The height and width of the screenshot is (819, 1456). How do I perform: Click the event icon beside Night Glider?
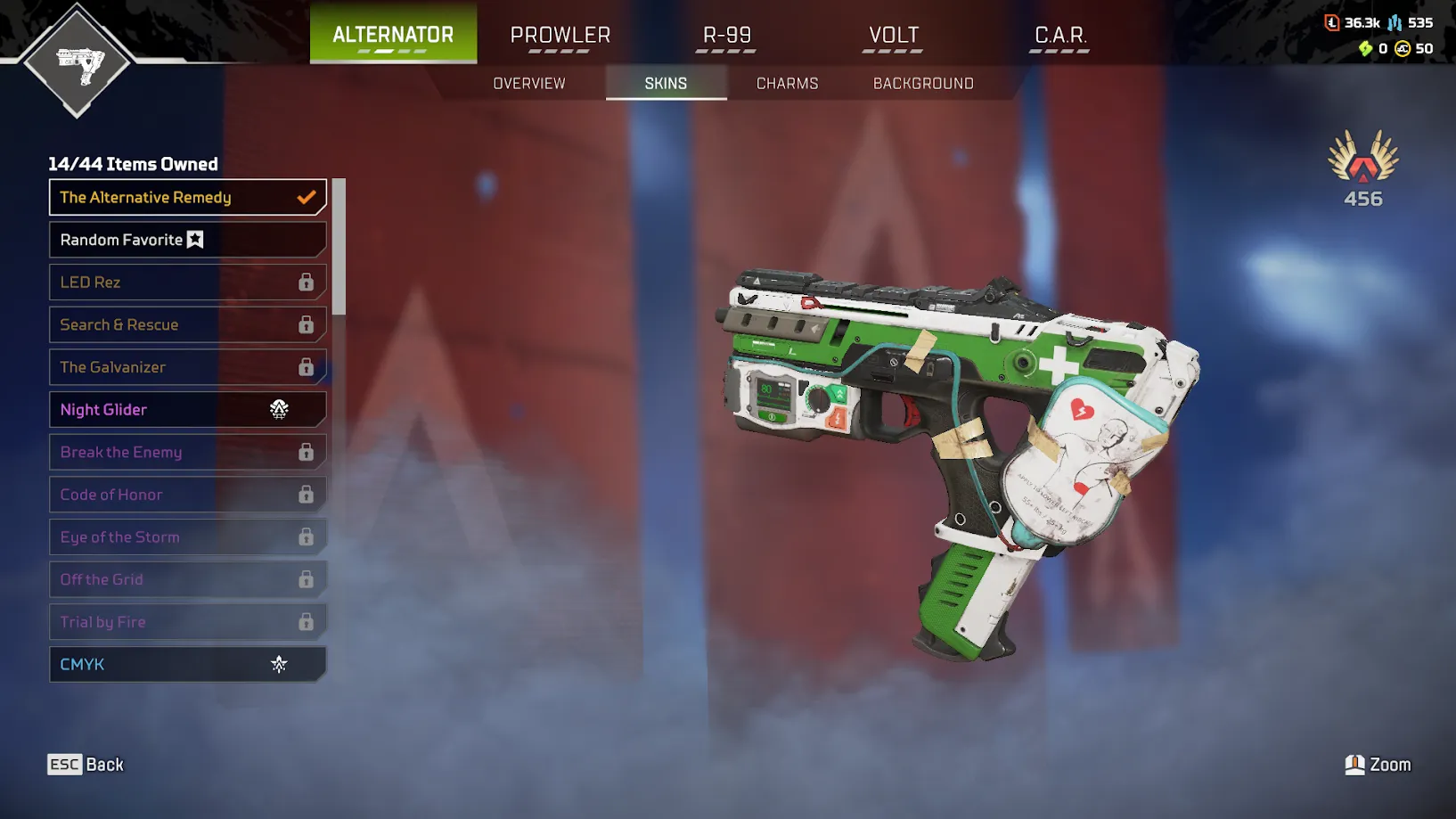[x=280, y=409]
